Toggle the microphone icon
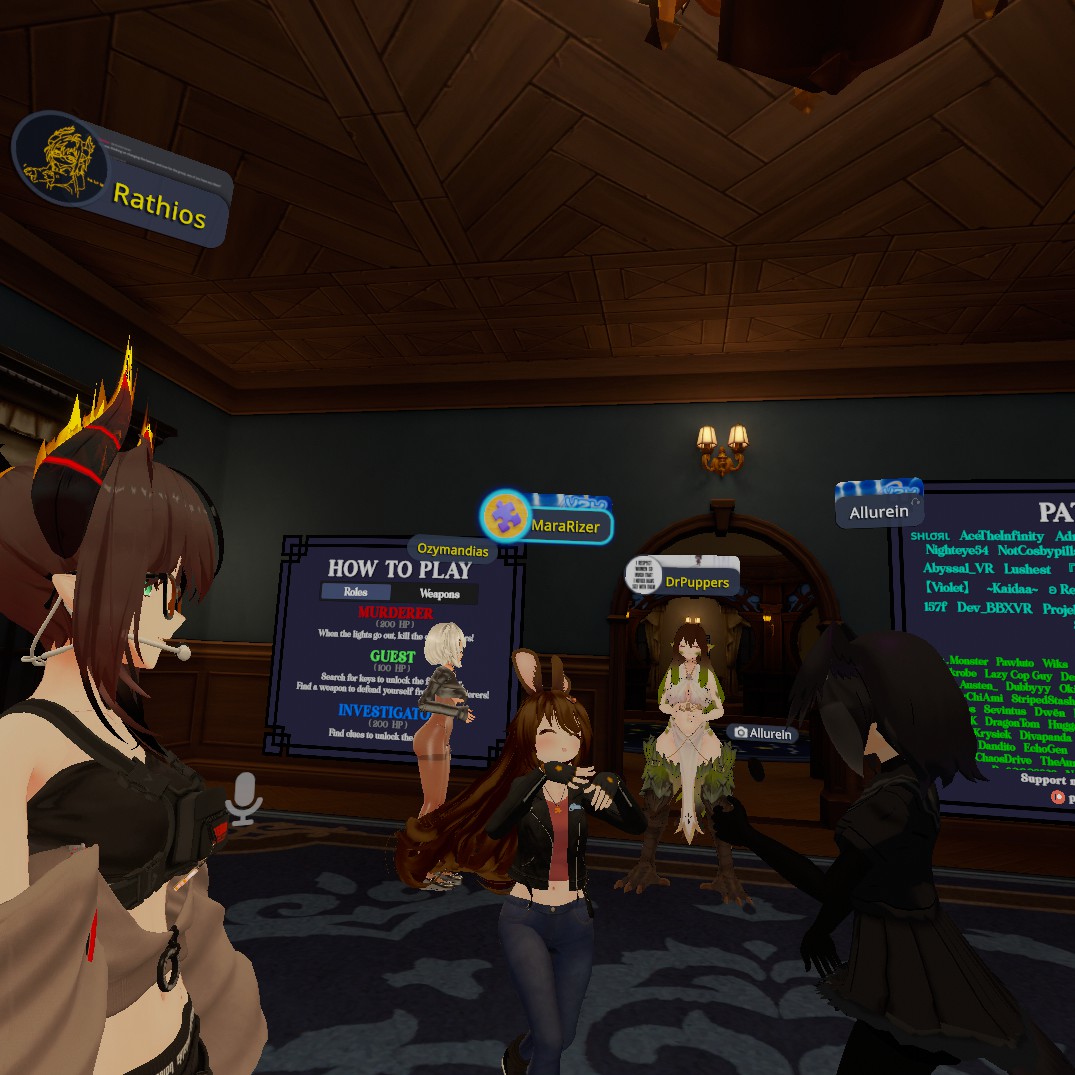The width and height of the screenshot is (1075, 1075). tap(243, 798)
